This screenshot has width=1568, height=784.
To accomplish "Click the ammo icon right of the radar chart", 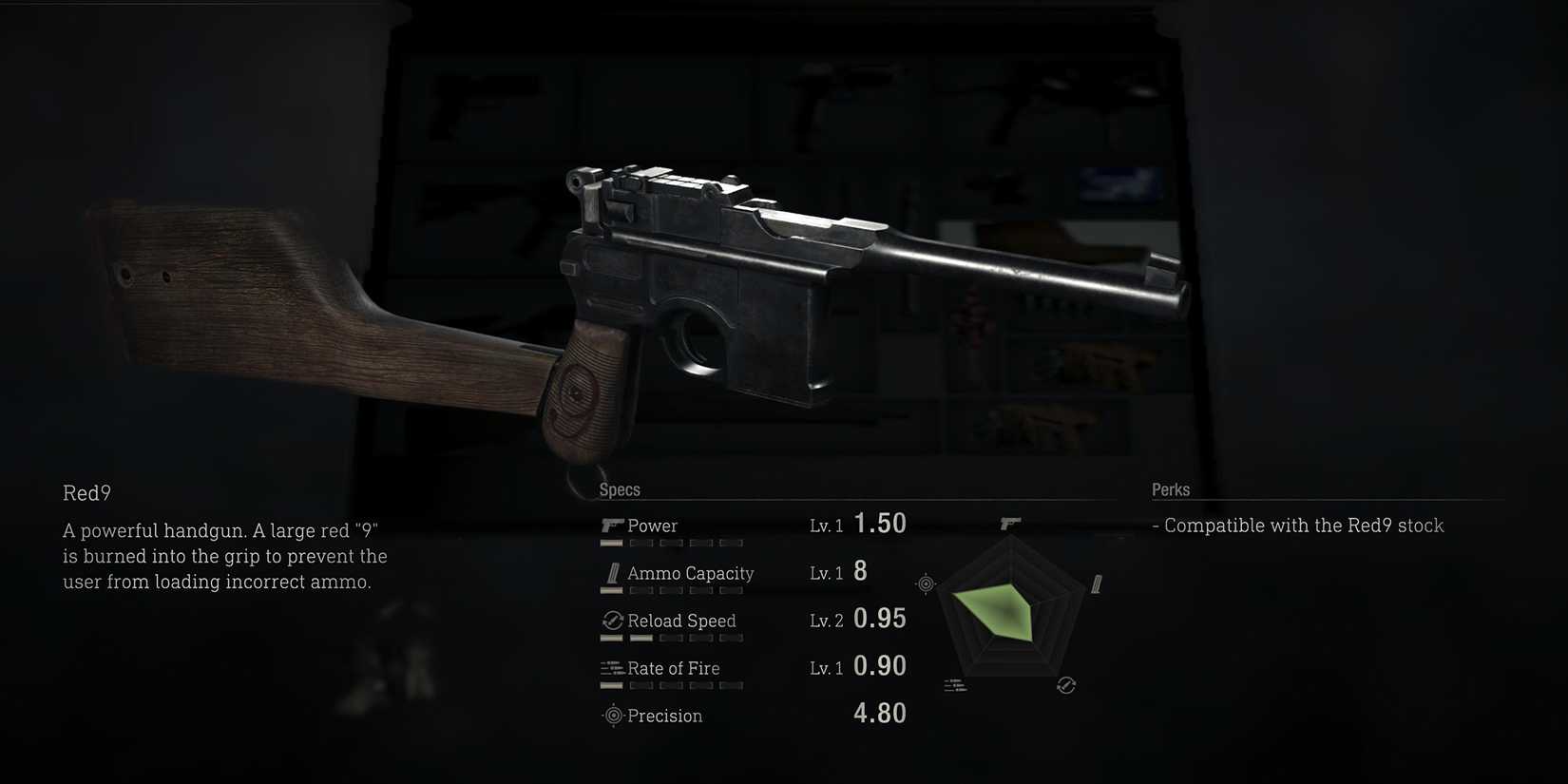I will [x=1095, y=581].
